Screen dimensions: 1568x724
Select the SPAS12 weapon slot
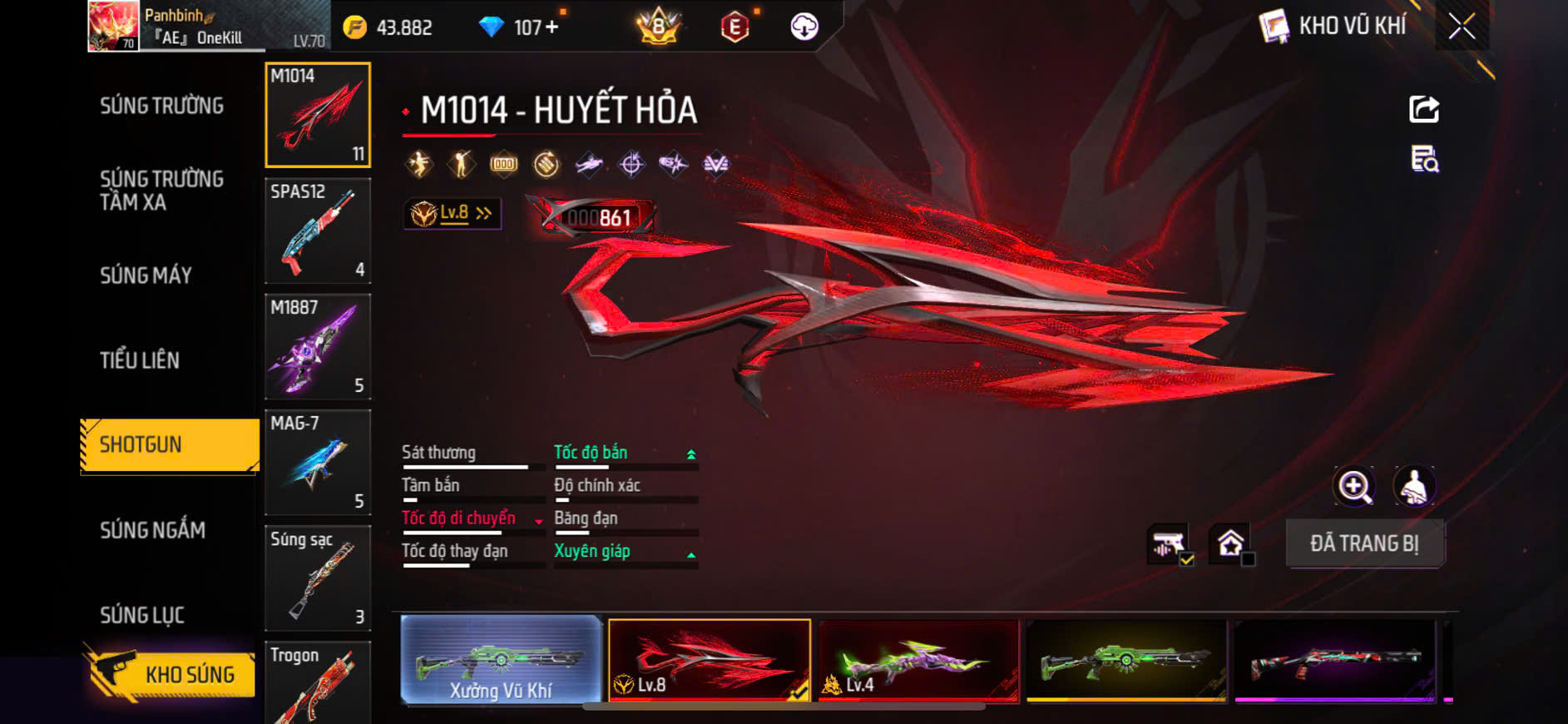click(317, 231)
